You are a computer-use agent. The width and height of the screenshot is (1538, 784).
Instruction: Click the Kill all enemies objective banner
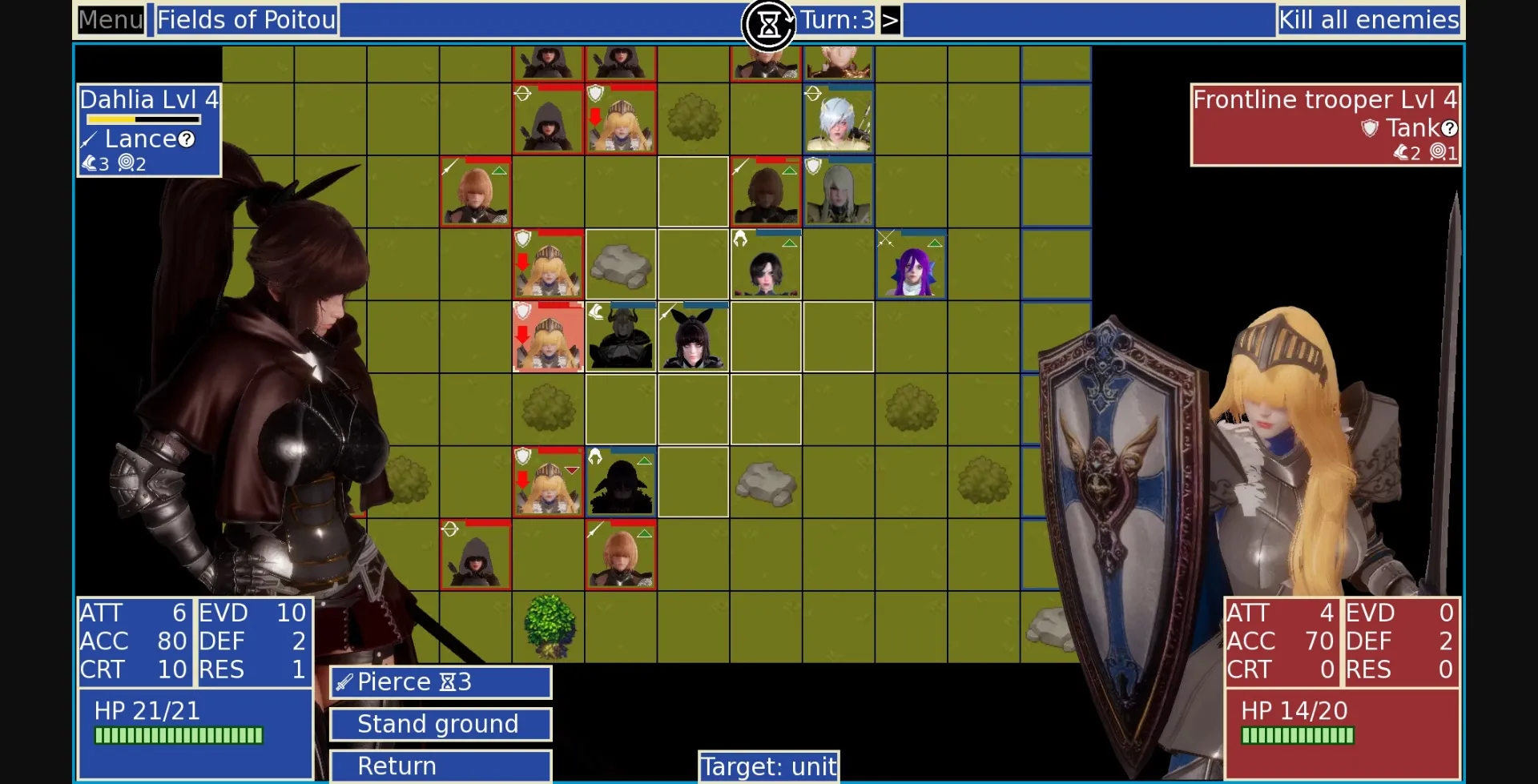(1369, 20)
